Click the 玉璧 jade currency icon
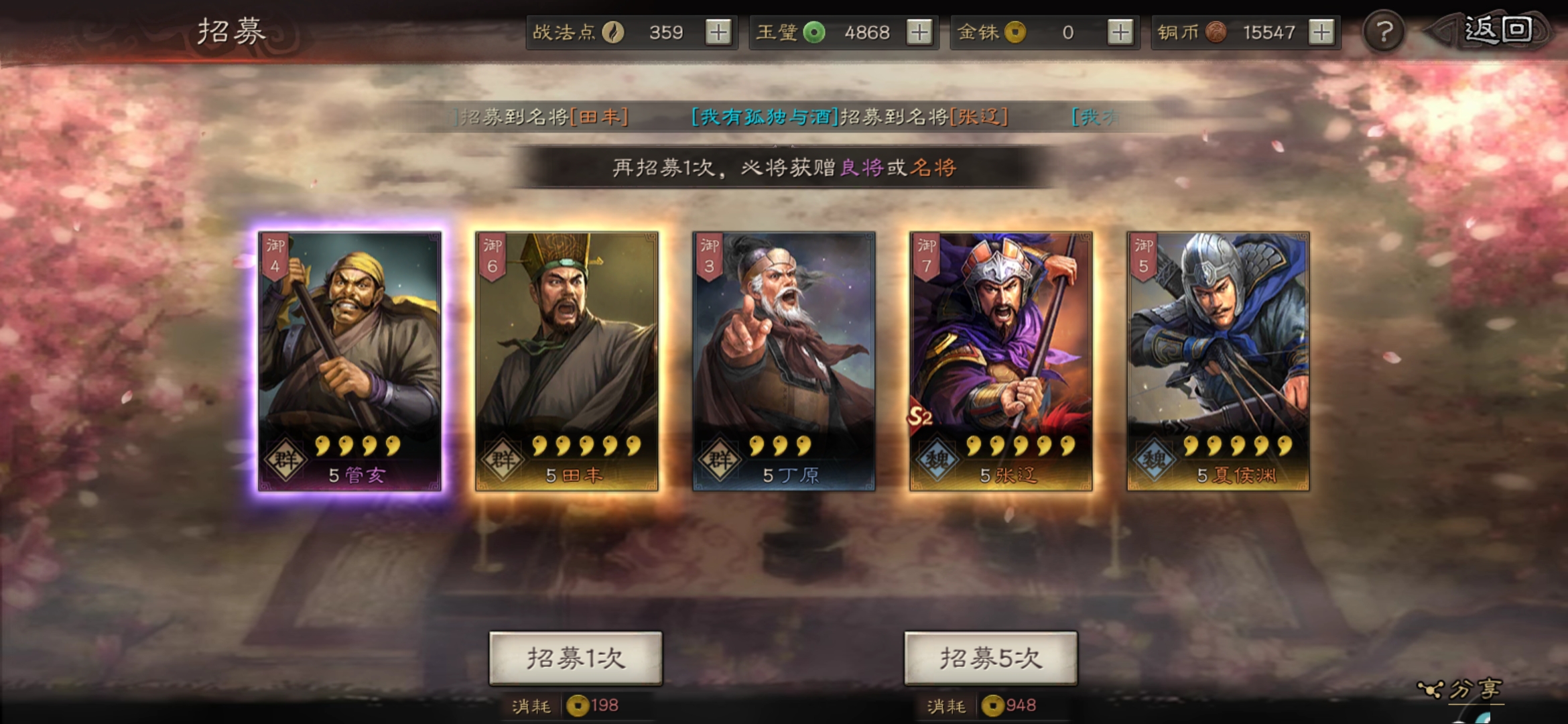The width and height of the screenshot is (1568, 724). [813, 31]
